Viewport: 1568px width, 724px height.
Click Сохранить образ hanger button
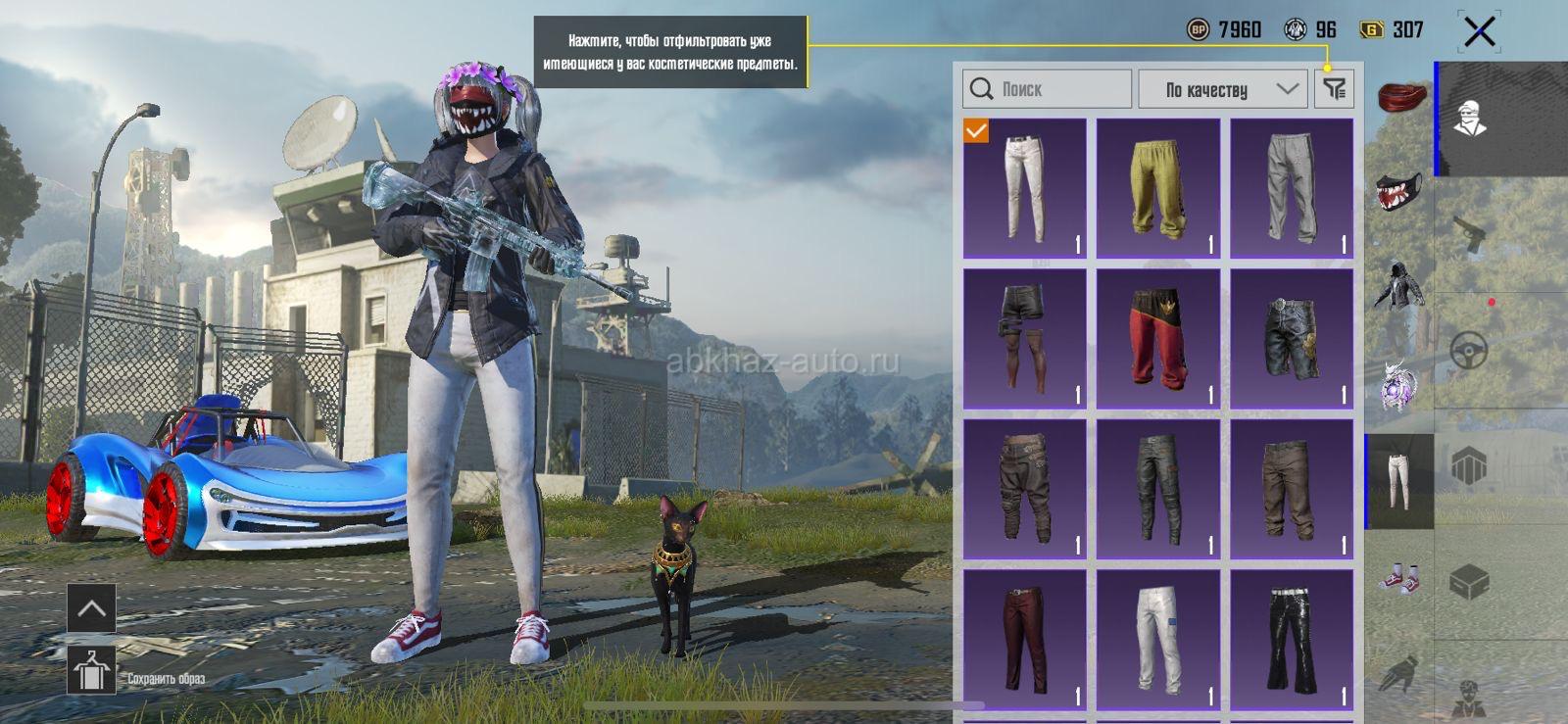(x=91, y=670)
